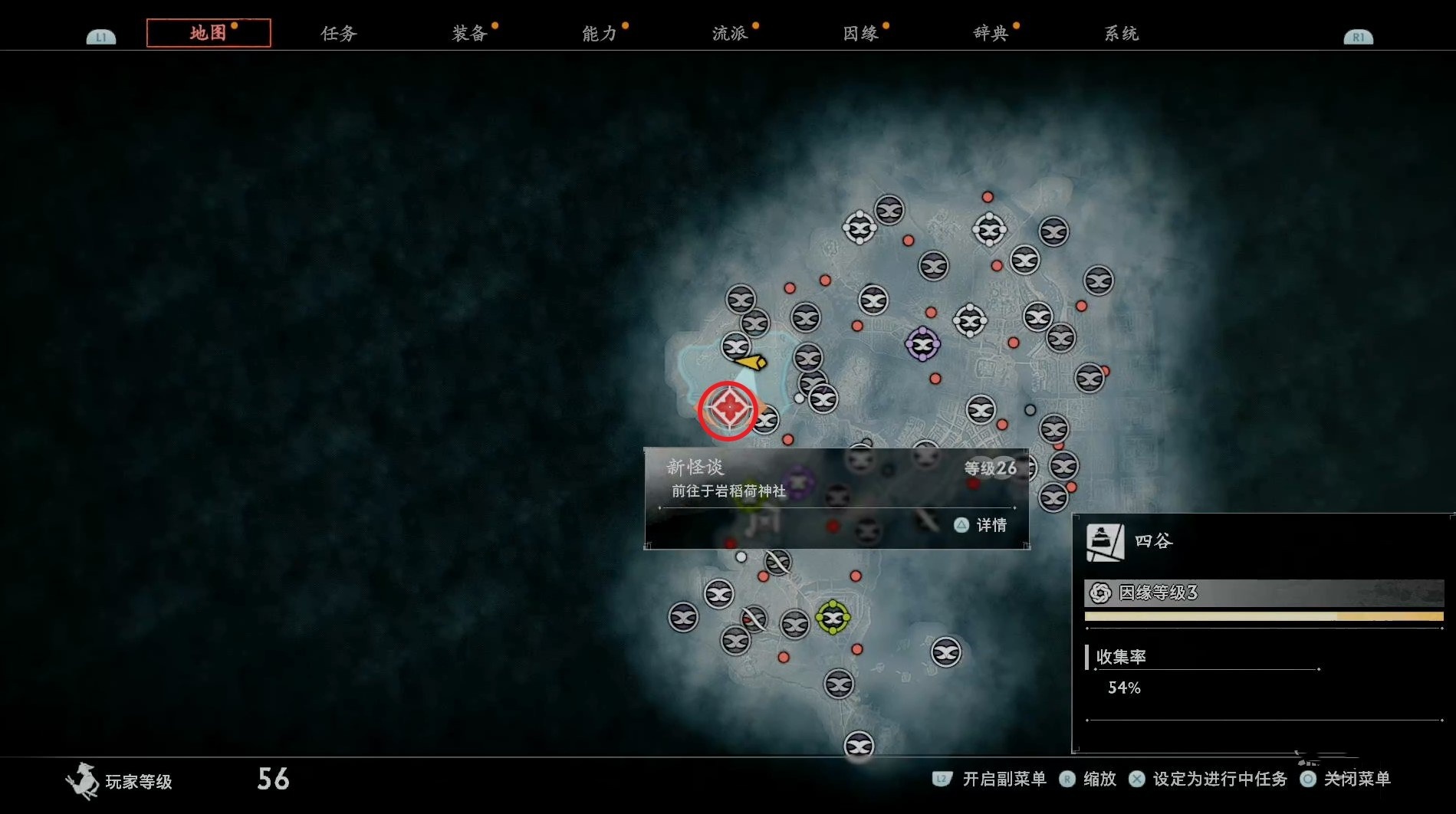The height and width of the screenshot is (814, 1456).
Task: Open the 任务 tab
Action: coord(338,33)
